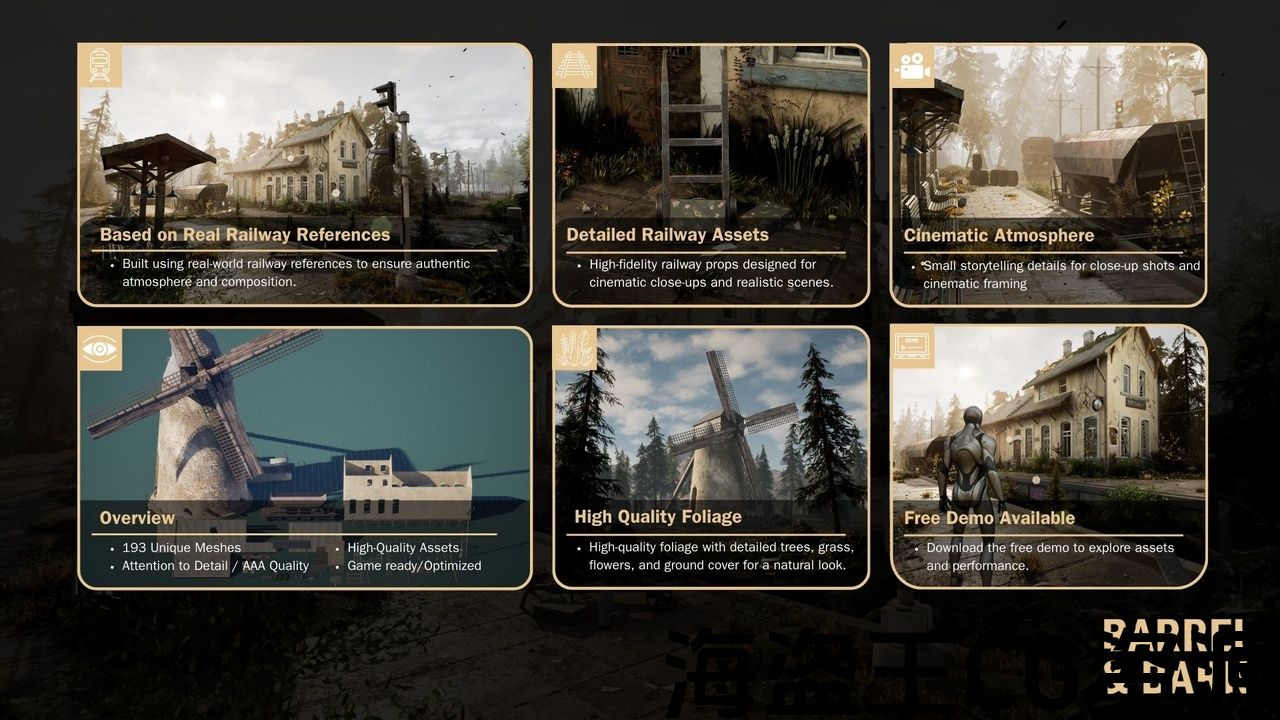Viewport: 1280px width, 720px height.
Task: Select the Based on Real Railway References card
Action: [x=305, y=174]
